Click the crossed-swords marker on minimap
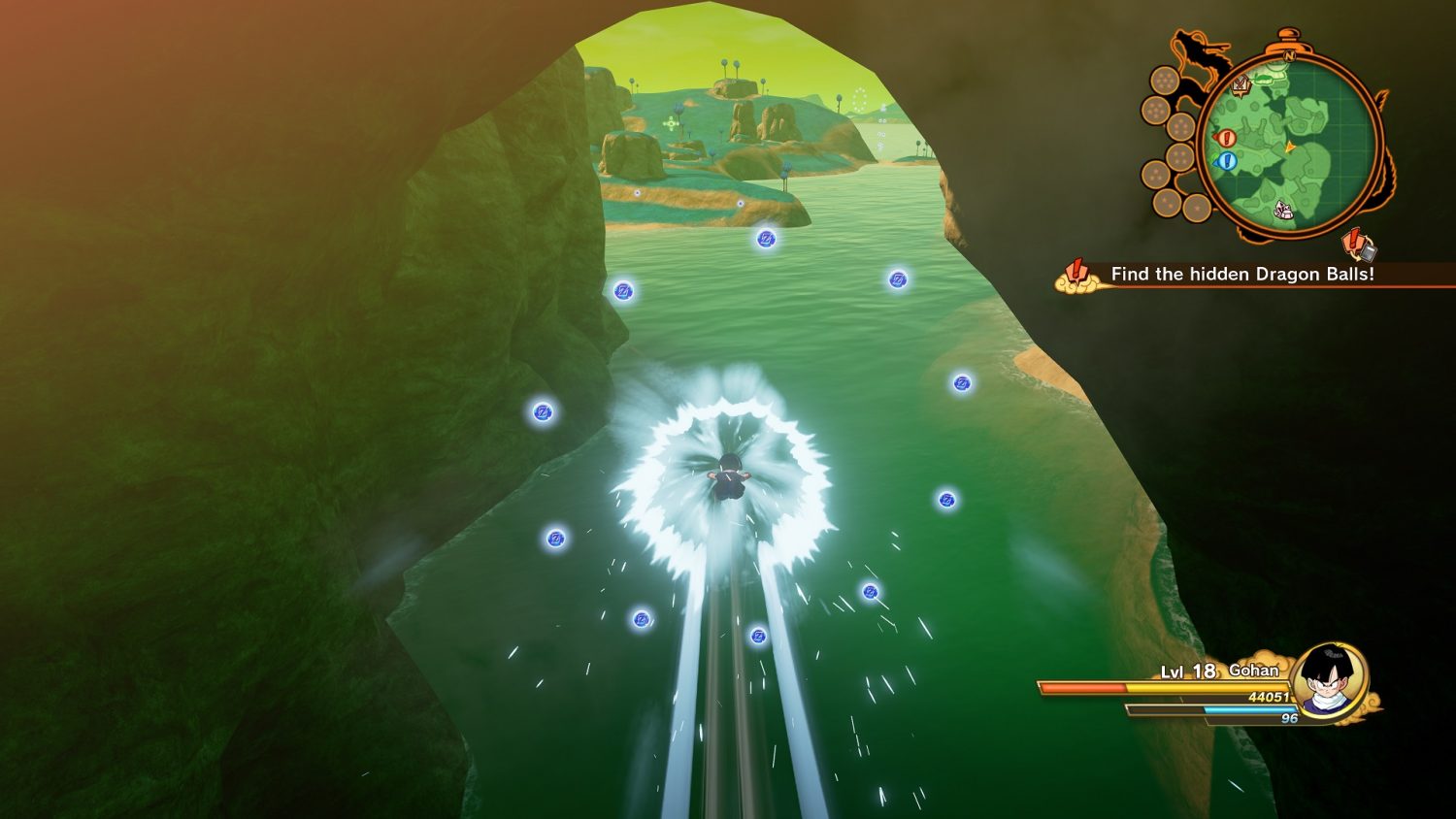The height and width of the screenshot is (819, 1456). pos(1241,85)
